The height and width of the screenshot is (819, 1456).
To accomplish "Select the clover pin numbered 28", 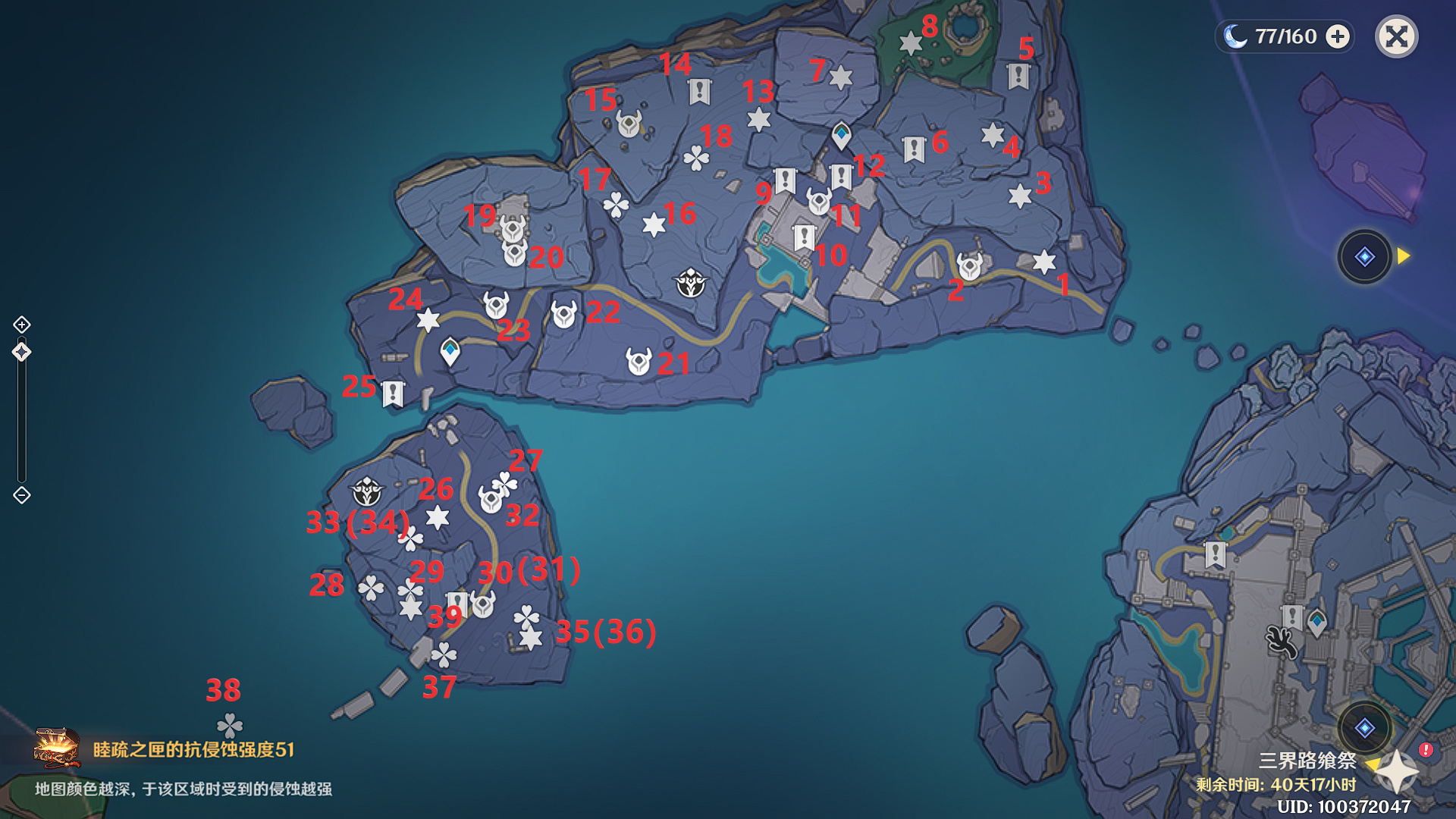I will coord(371,588).
